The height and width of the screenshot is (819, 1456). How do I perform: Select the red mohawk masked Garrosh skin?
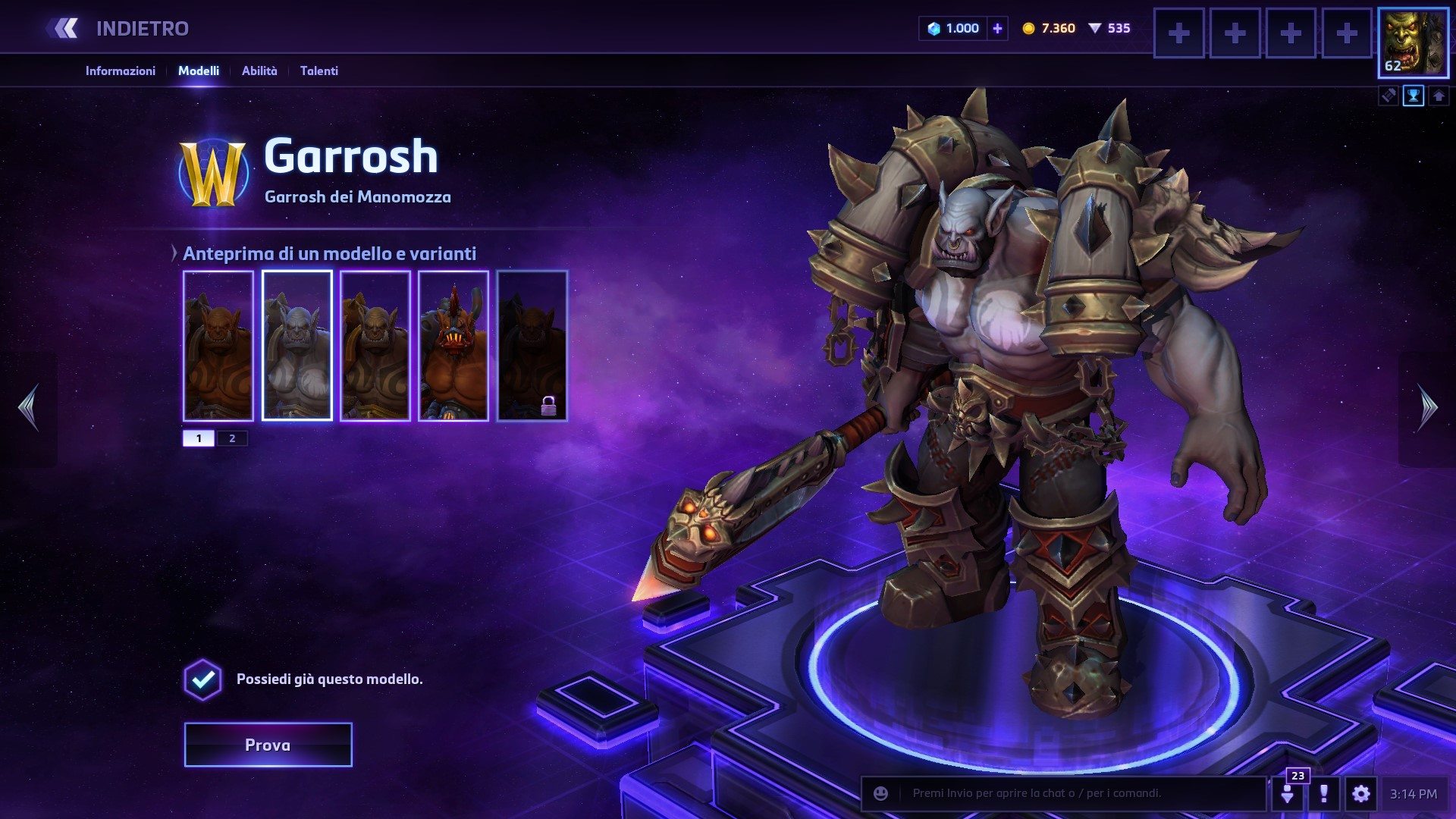[x=453, y=346]
